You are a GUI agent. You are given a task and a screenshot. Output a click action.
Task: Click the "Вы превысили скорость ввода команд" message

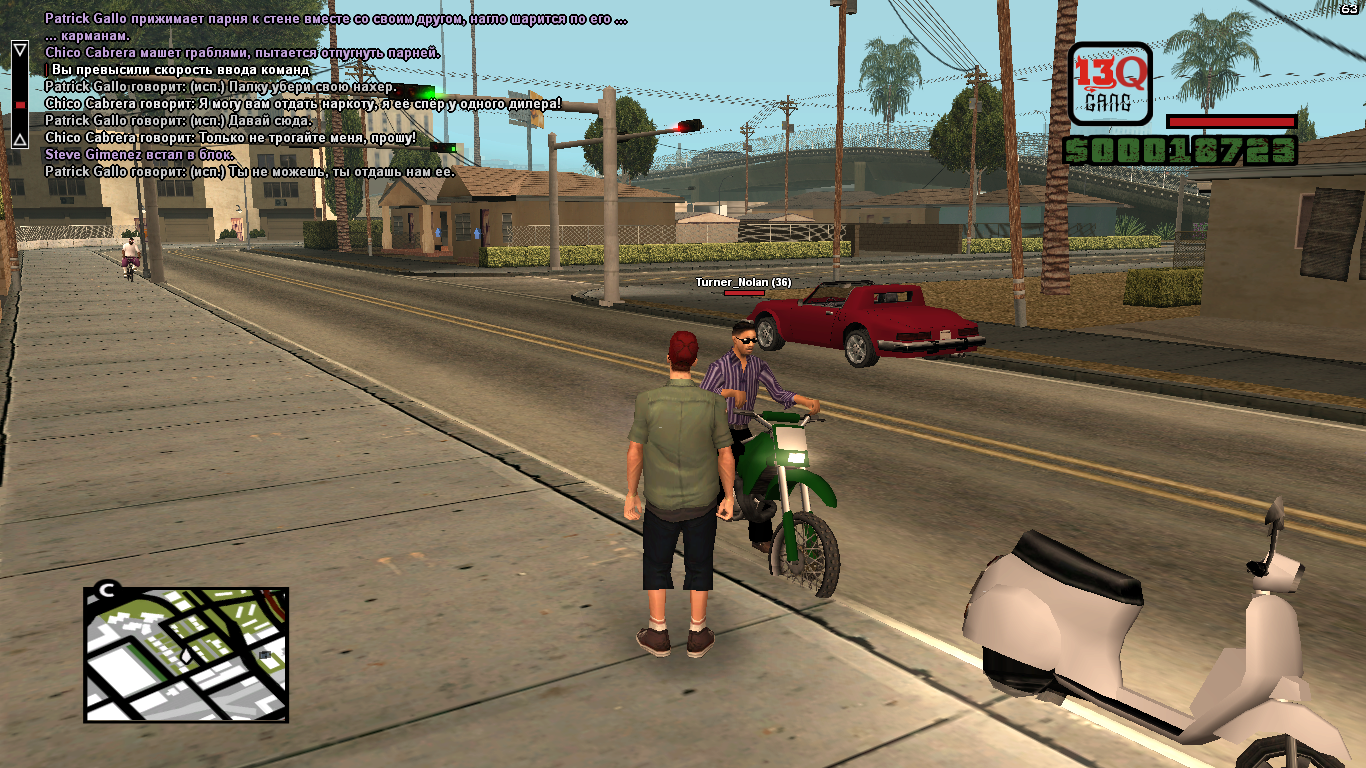tap(180, 70)
